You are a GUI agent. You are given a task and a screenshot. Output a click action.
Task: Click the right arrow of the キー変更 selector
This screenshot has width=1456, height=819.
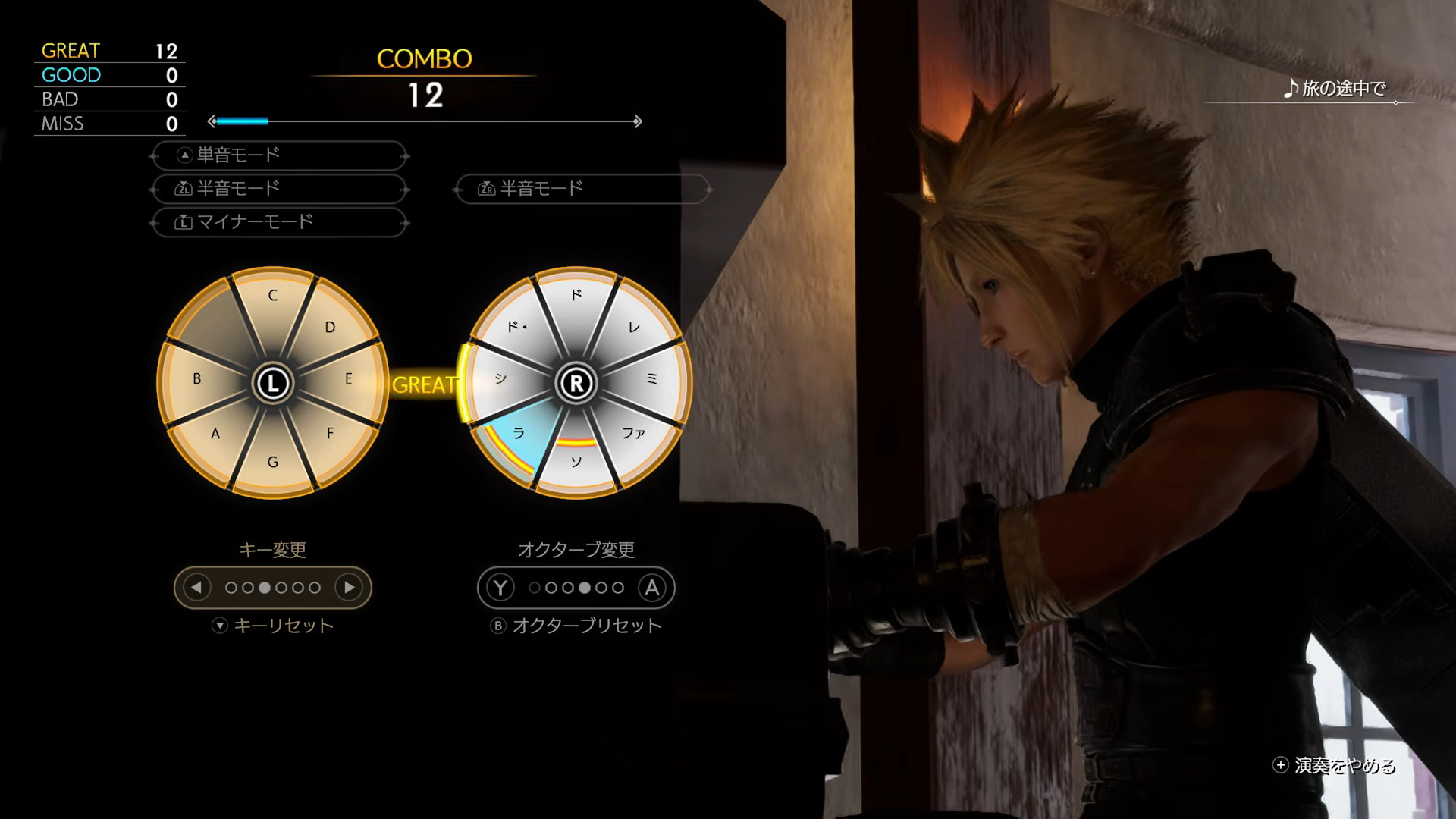click(x=348, y=588)
